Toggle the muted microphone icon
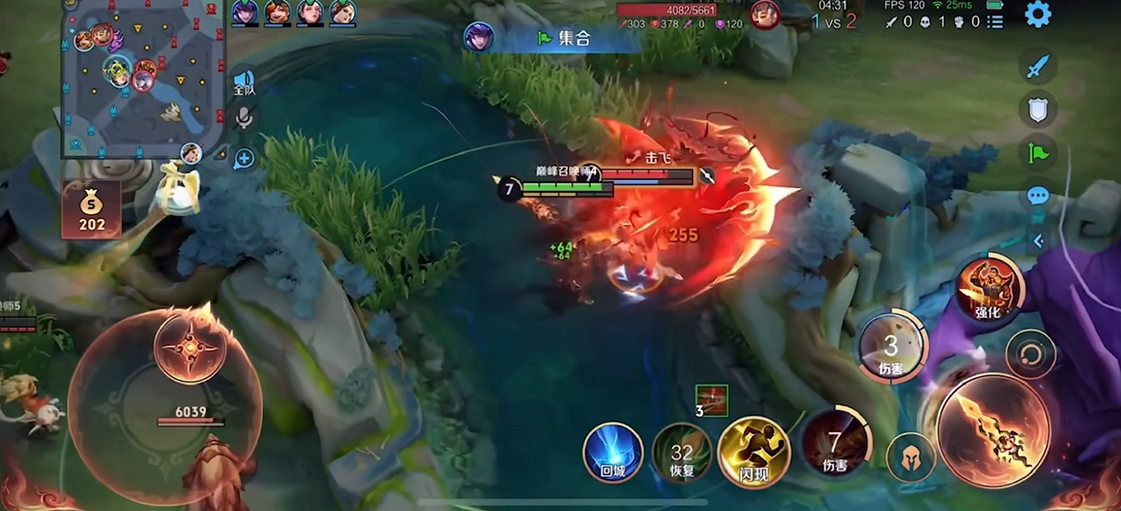Viewport: 1121px width, 511px height. pos(243,119)
